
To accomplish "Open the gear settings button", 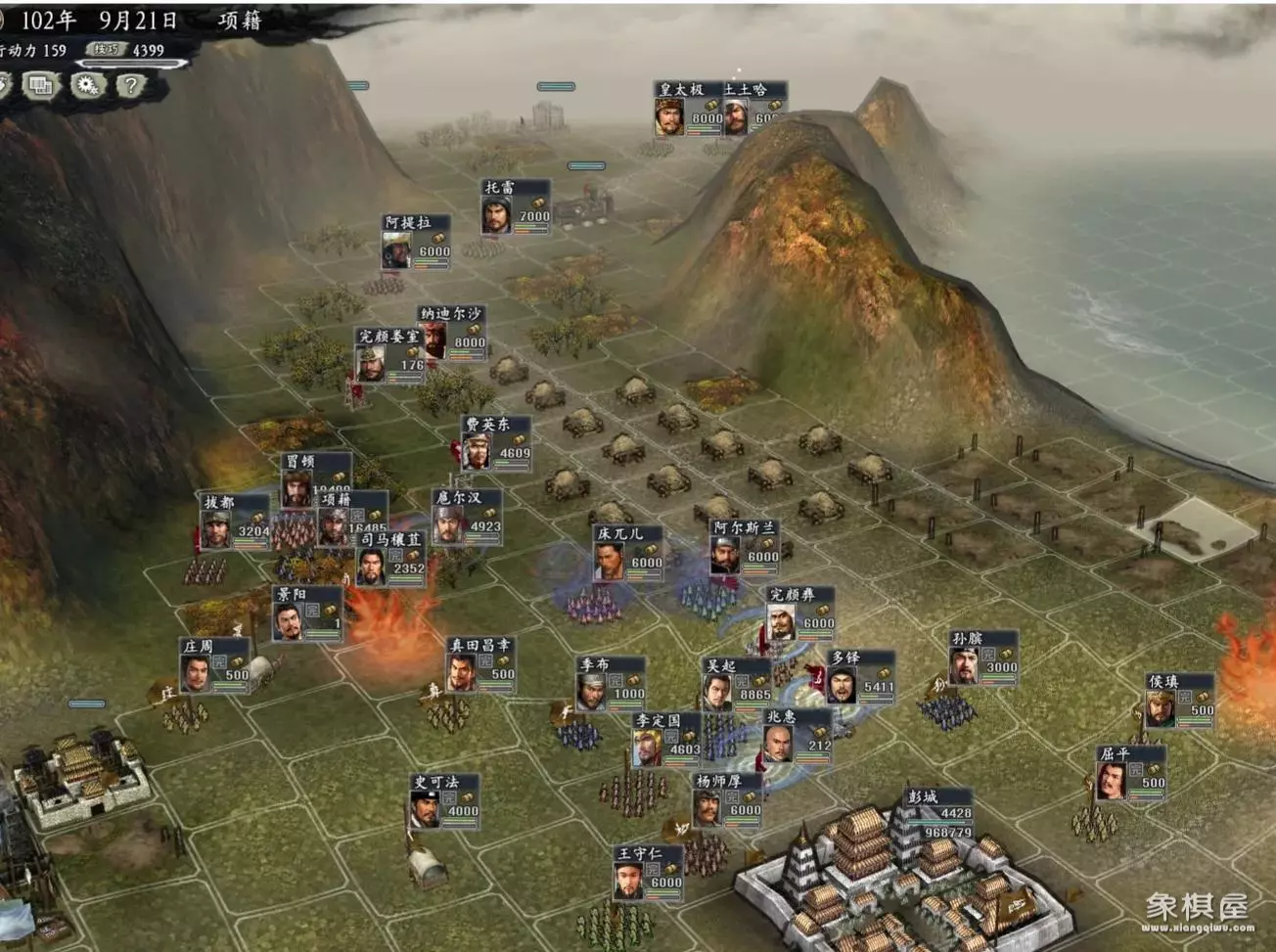I will click(x=88, y=86).
